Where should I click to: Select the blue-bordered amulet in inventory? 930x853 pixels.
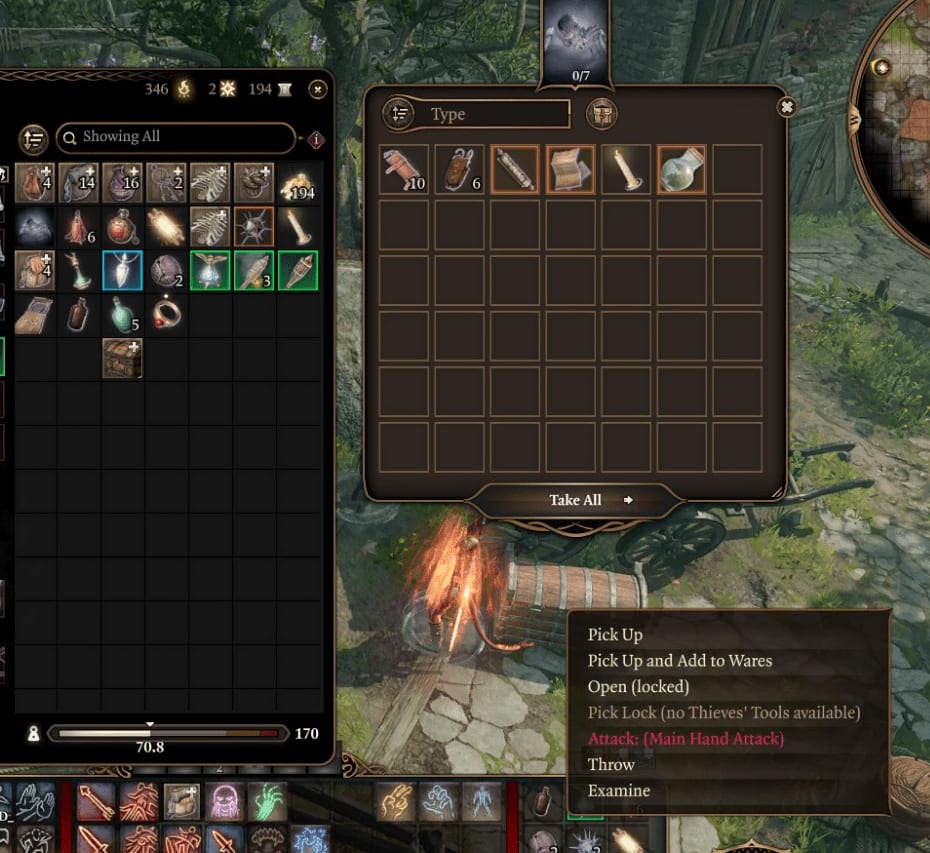click(x=122, y=271)
